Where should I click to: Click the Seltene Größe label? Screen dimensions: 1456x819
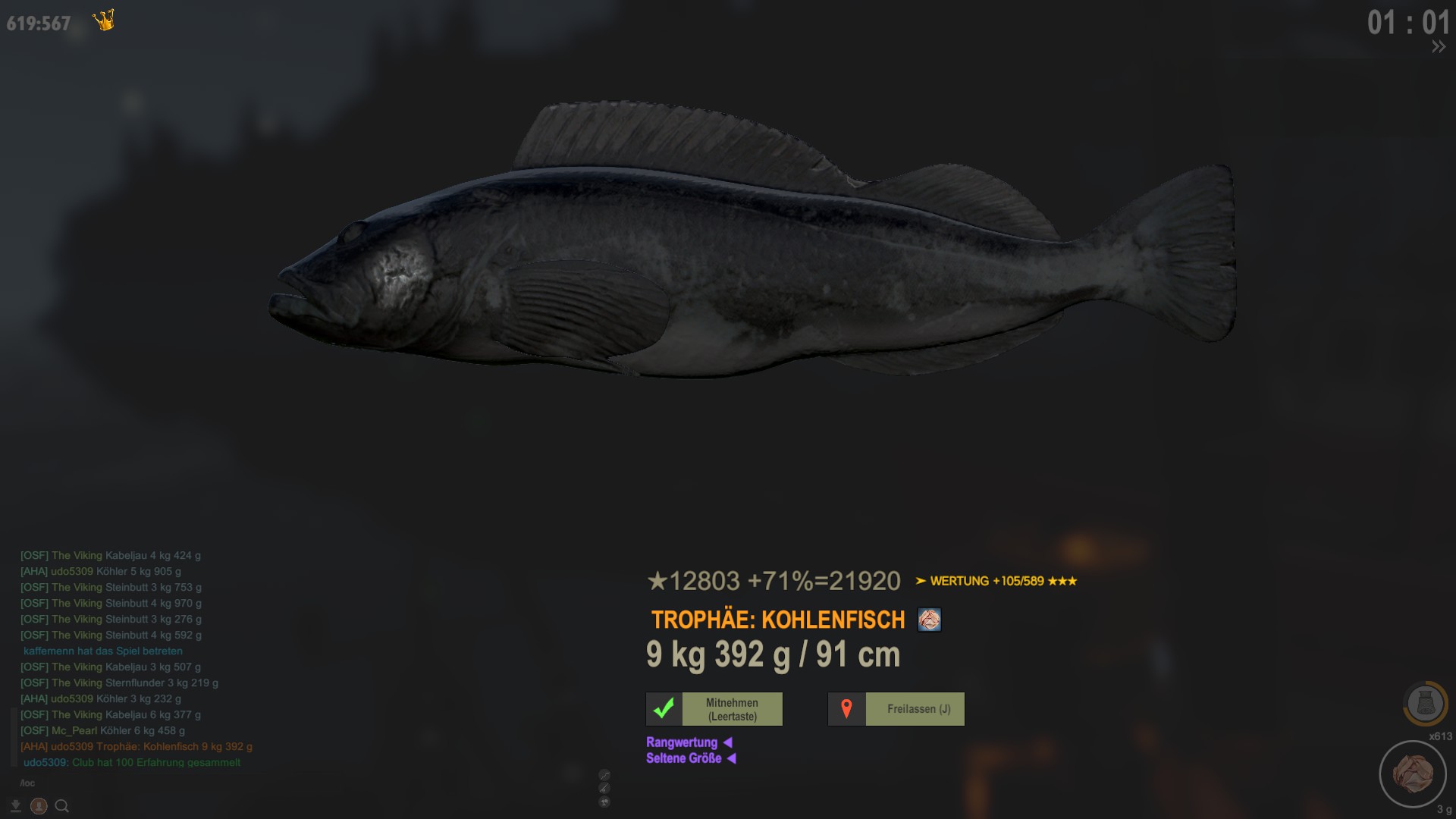coord(683,758)
